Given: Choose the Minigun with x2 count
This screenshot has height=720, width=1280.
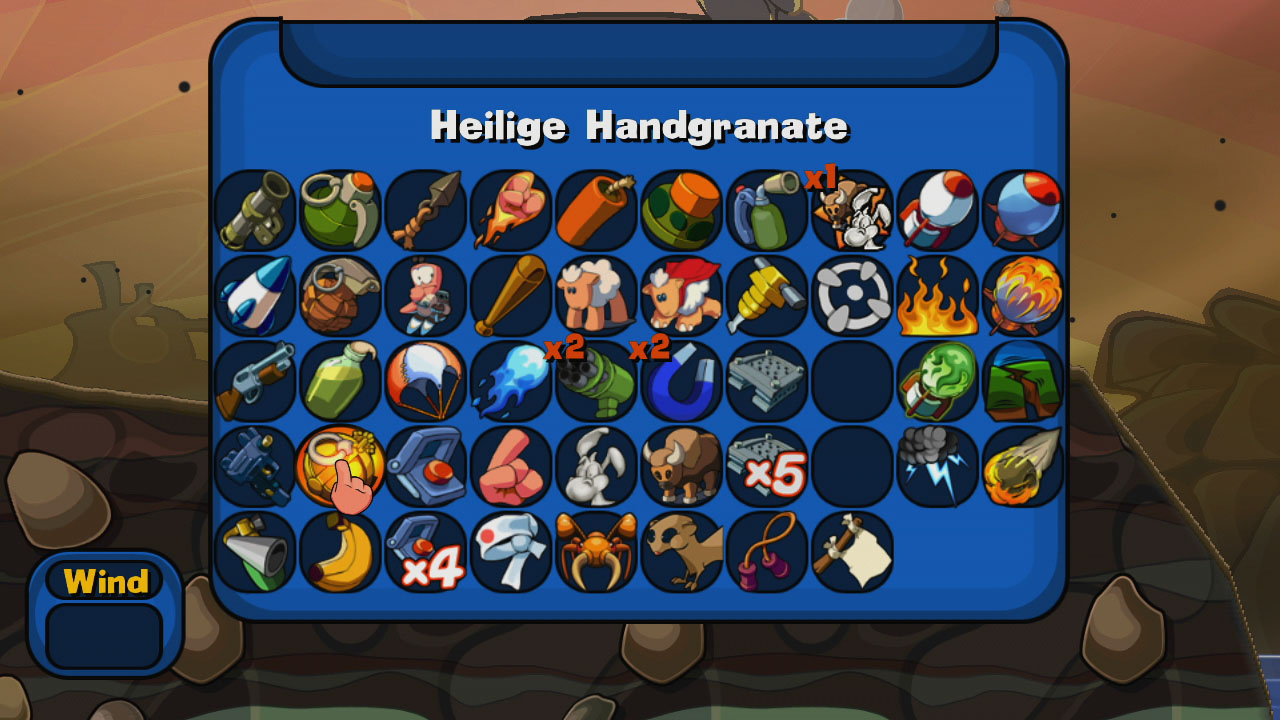Looking at the screenshot, I should point(595,380).
